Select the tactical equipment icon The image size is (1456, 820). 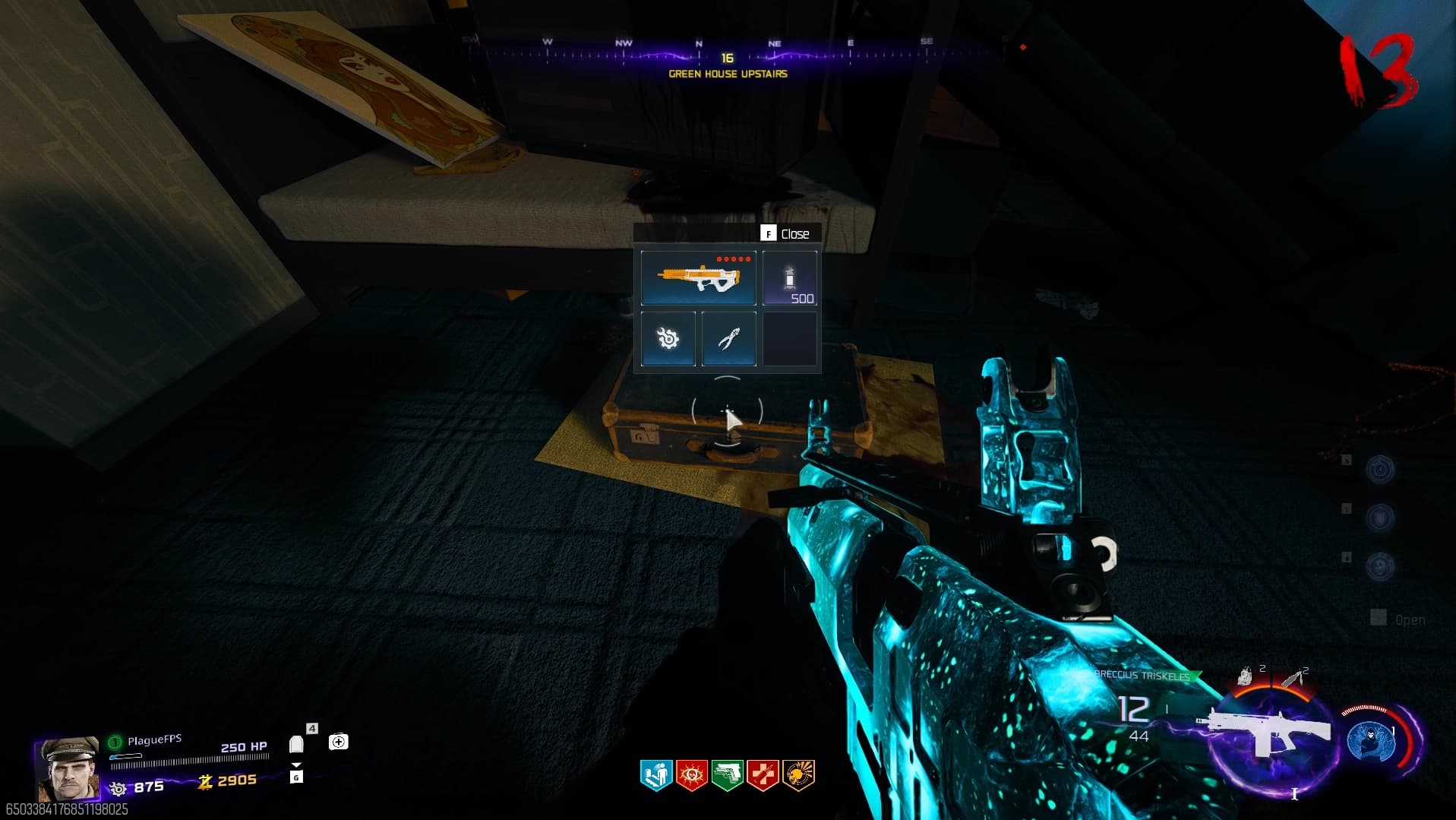pyautogui.click(x=1246, y=676)
